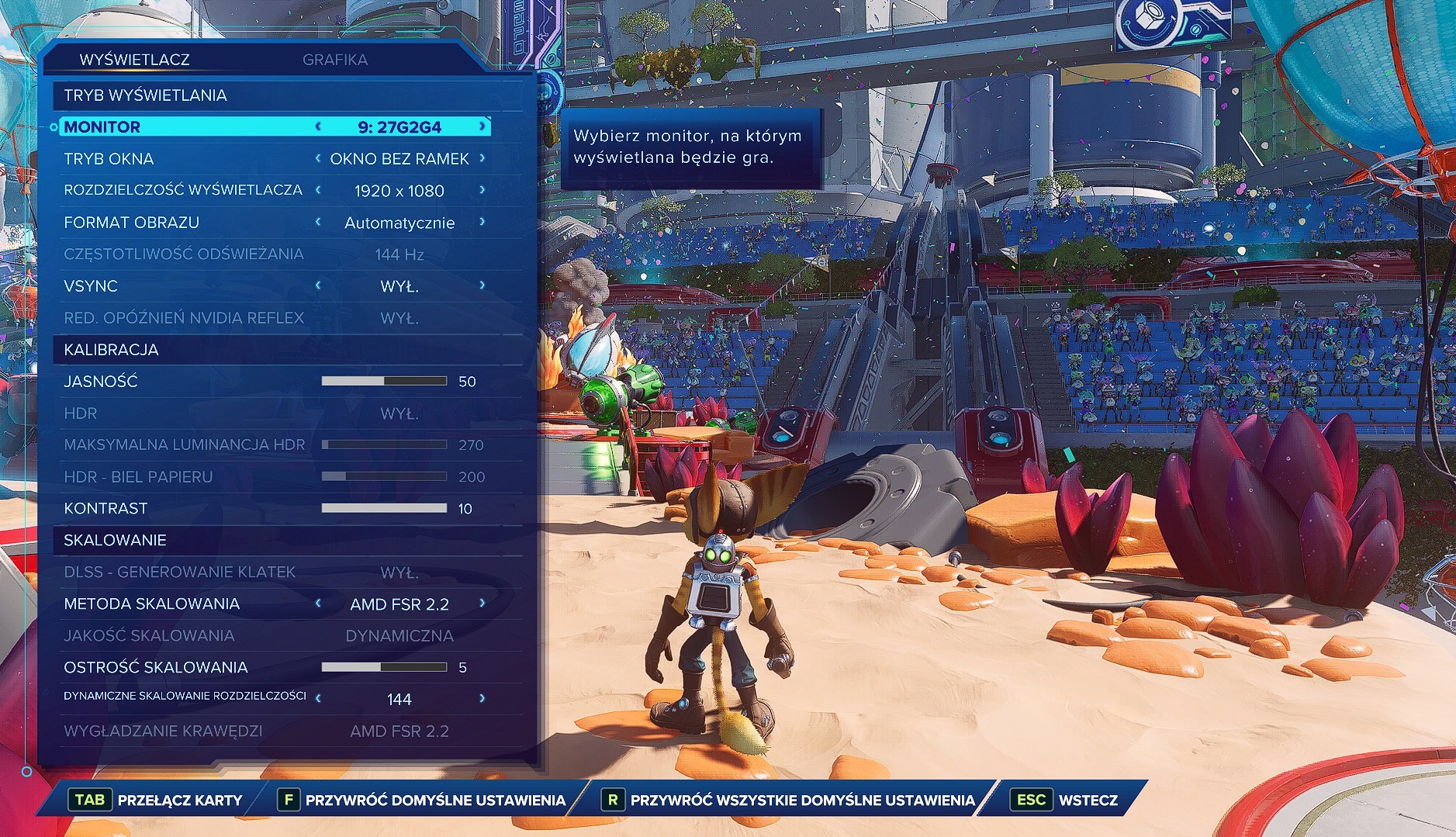Screen dimensions: 1456x837
Task: Click the right arrow for Dynamiczne skalowanie rozdzielczości
Action: pyautogui.click(x=482, y=699)
